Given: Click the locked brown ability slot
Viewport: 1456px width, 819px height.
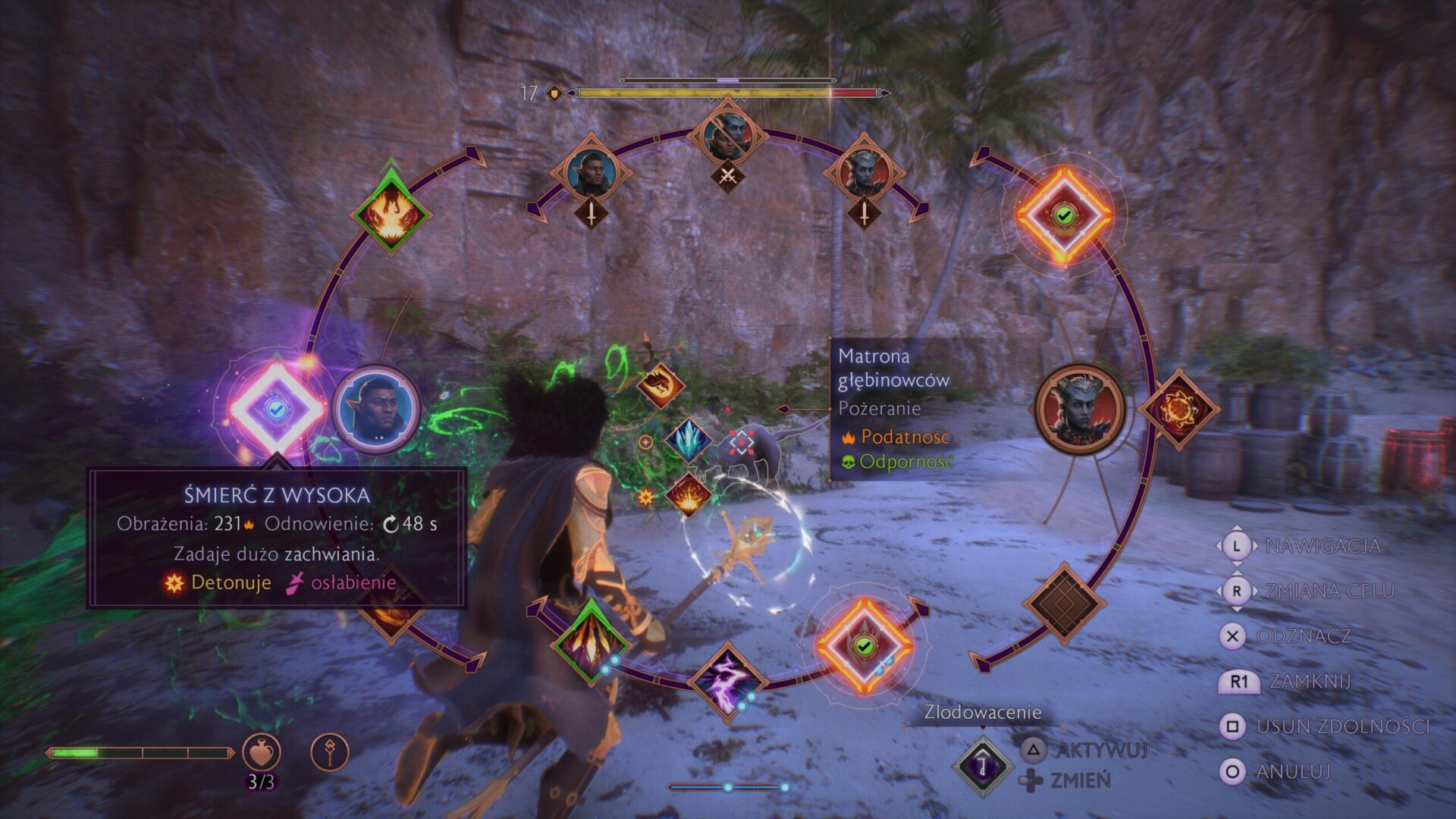Looking at the screenshot, I should click(1063, 604).
